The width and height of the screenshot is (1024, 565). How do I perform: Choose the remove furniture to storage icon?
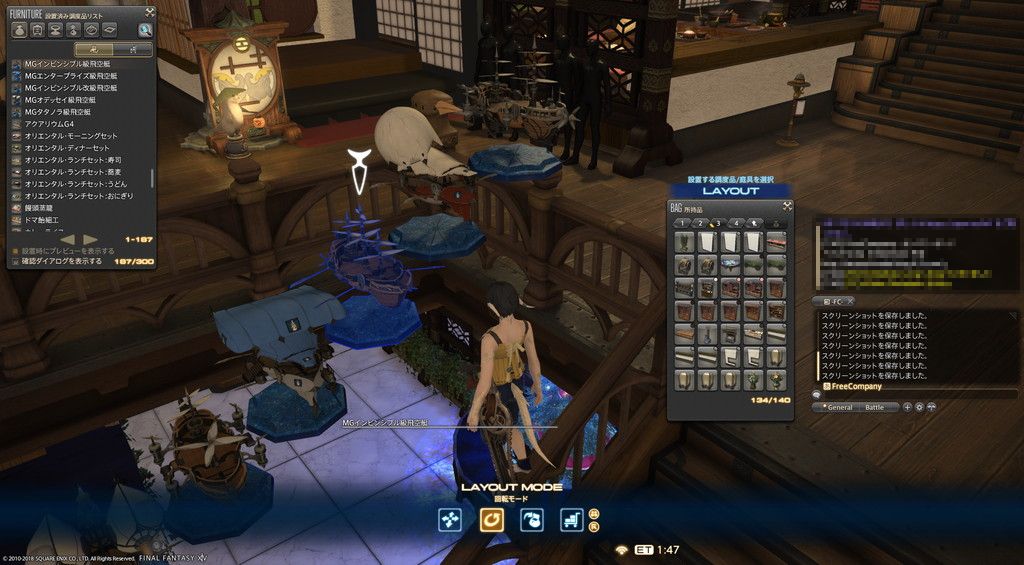click(532, 519)
